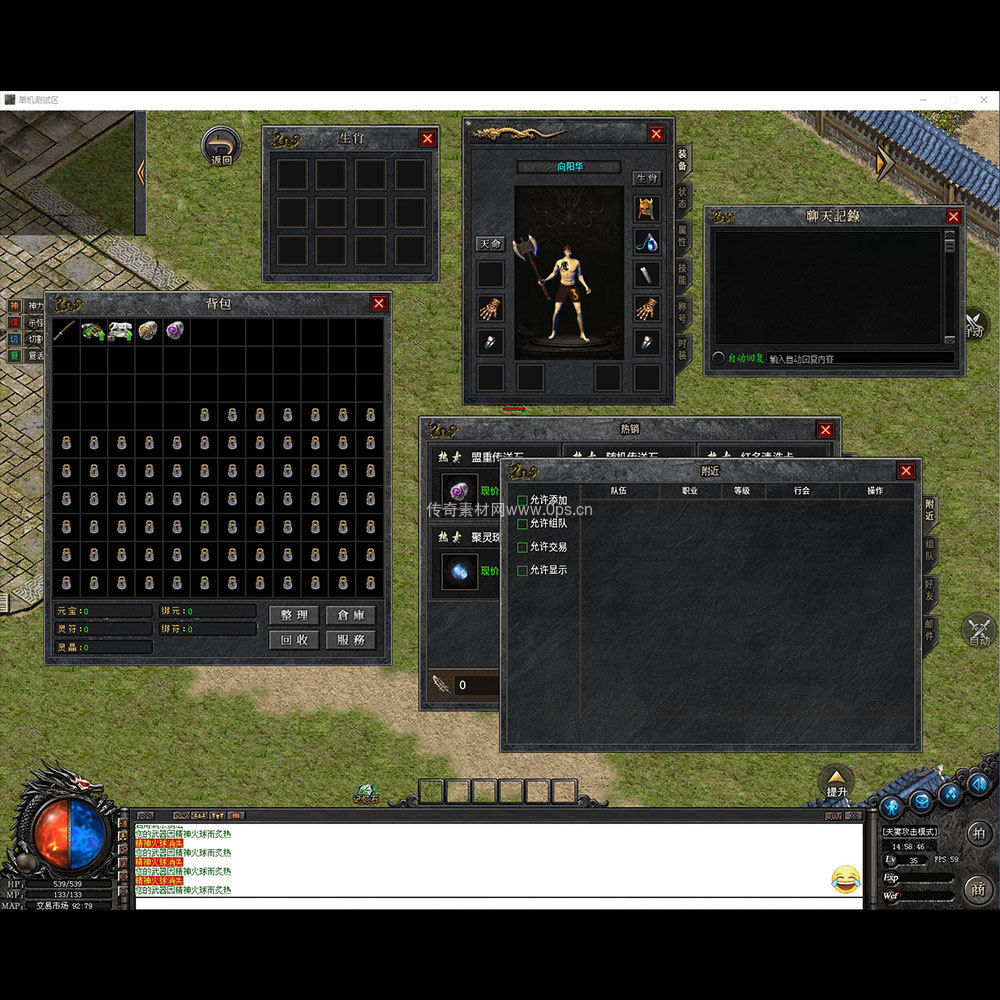Viewport: 1000px width, 1000px height.
Task: Click the 返回 back arrow button
Action: coord(220,146)
